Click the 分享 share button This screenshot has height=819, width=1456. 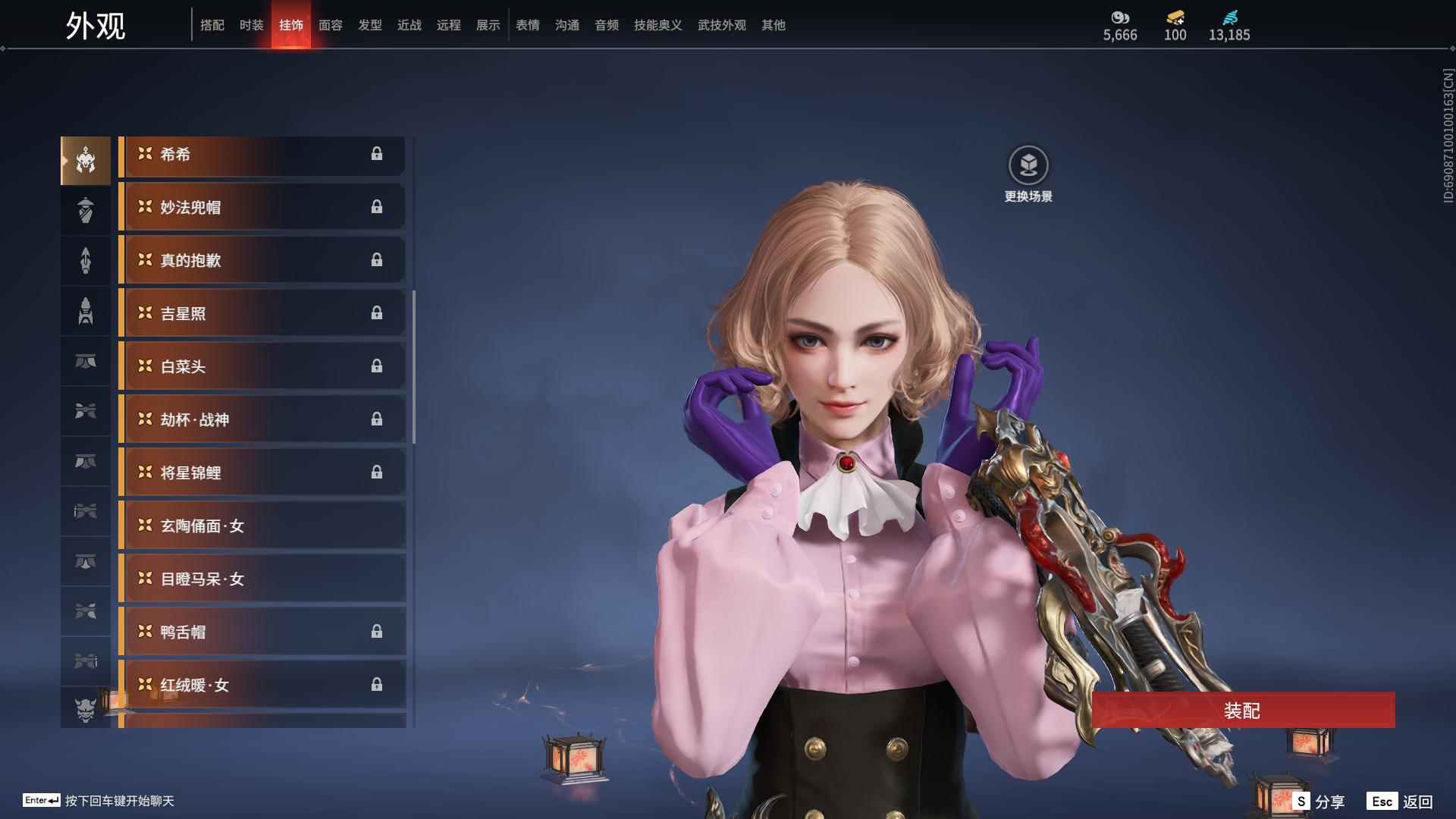click(x=1319, y=802)
